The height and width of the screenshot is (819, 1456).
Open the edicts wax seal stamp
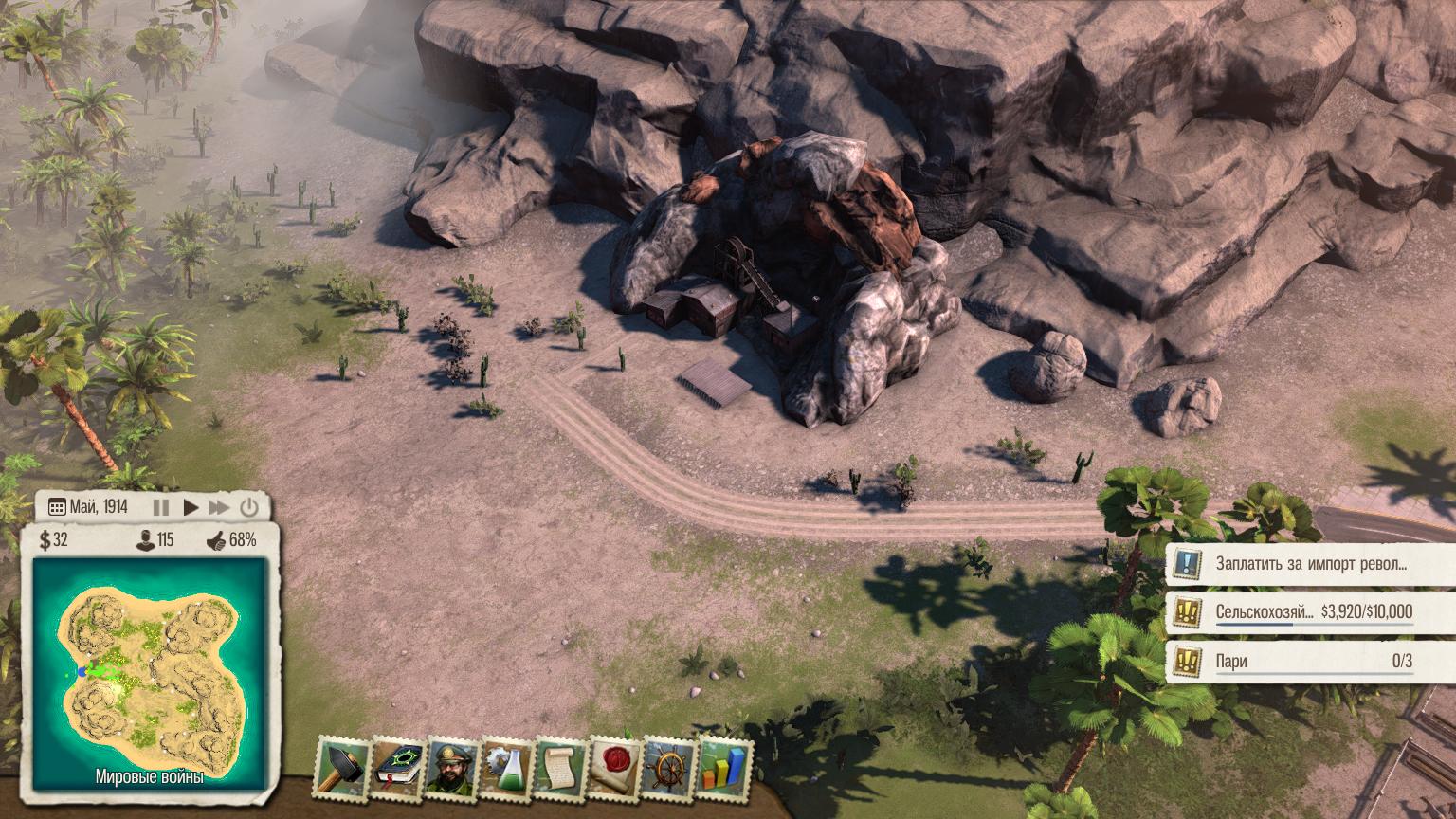[615, 767]
